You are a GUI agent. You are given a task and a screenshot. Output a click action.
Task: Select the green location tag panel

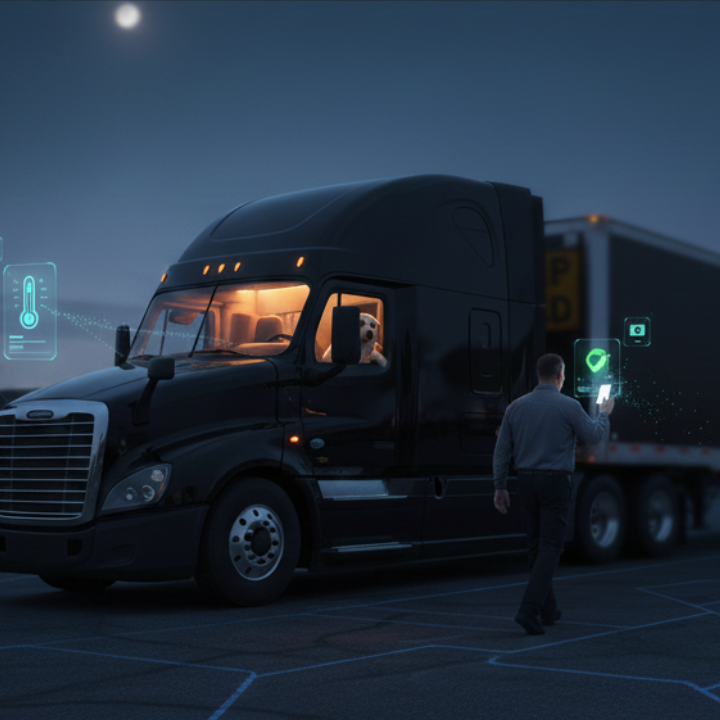click(596, 362)
